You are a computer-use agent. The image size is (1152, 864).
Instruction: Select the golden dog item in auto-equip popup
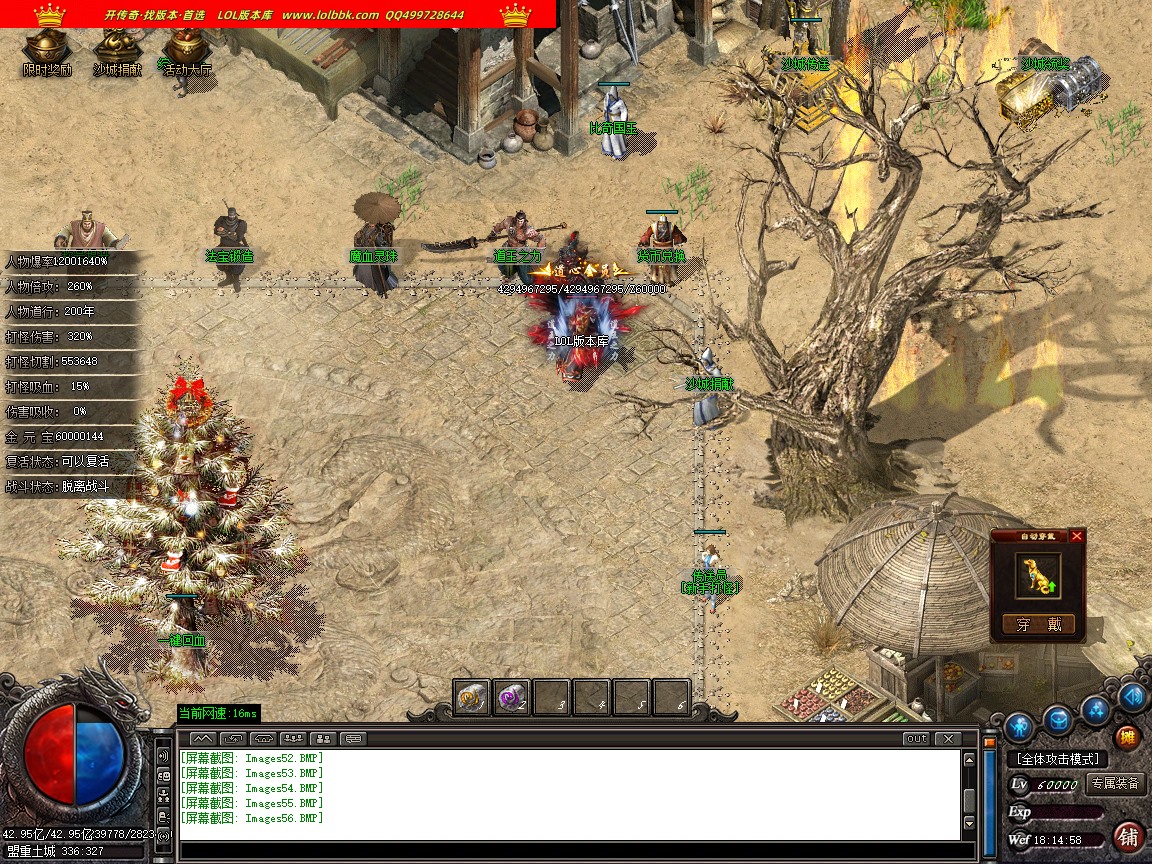coord(1038,575)
